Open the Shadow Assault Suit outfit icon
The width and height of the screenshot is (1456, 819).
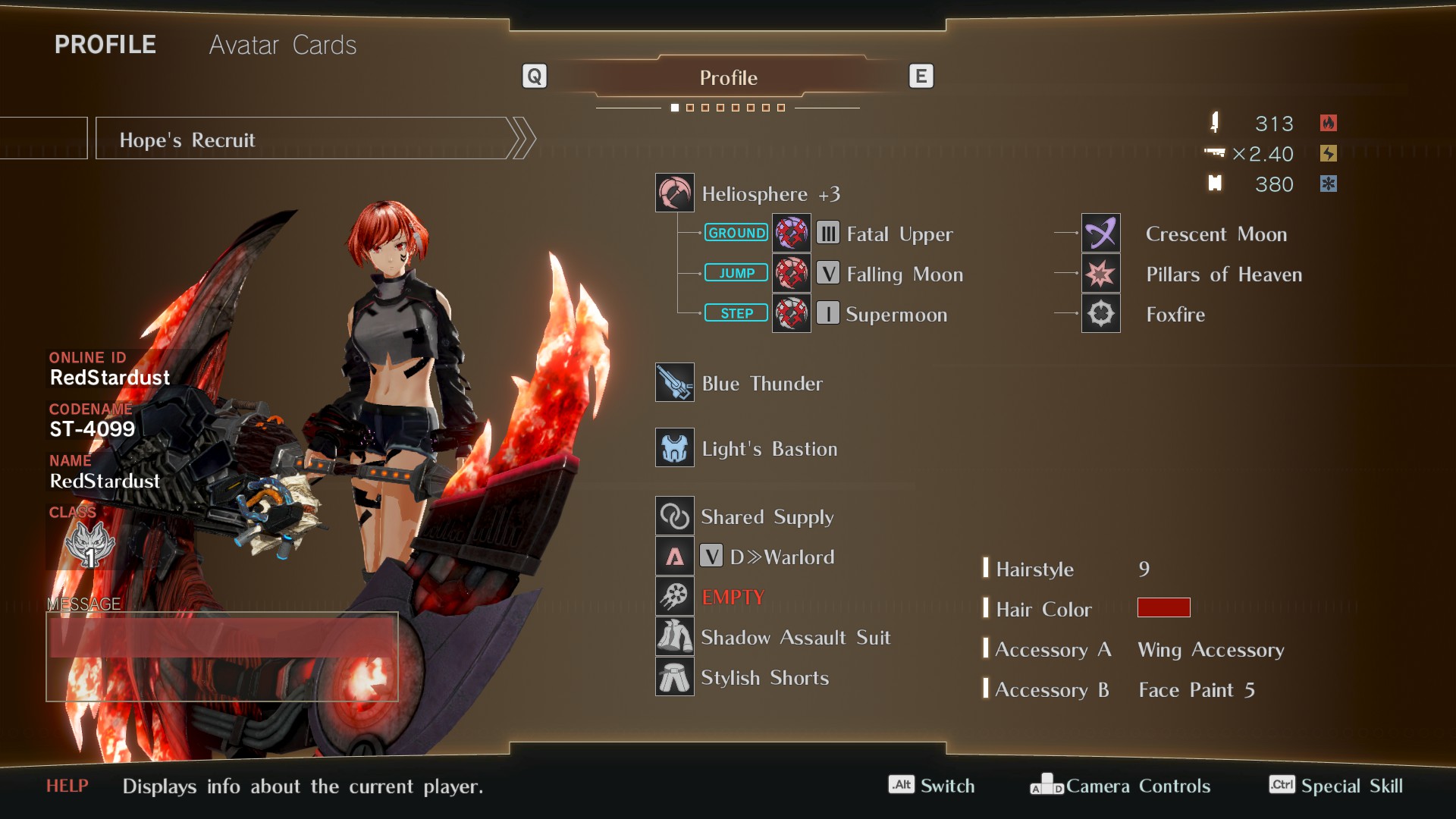coord(674,637)
